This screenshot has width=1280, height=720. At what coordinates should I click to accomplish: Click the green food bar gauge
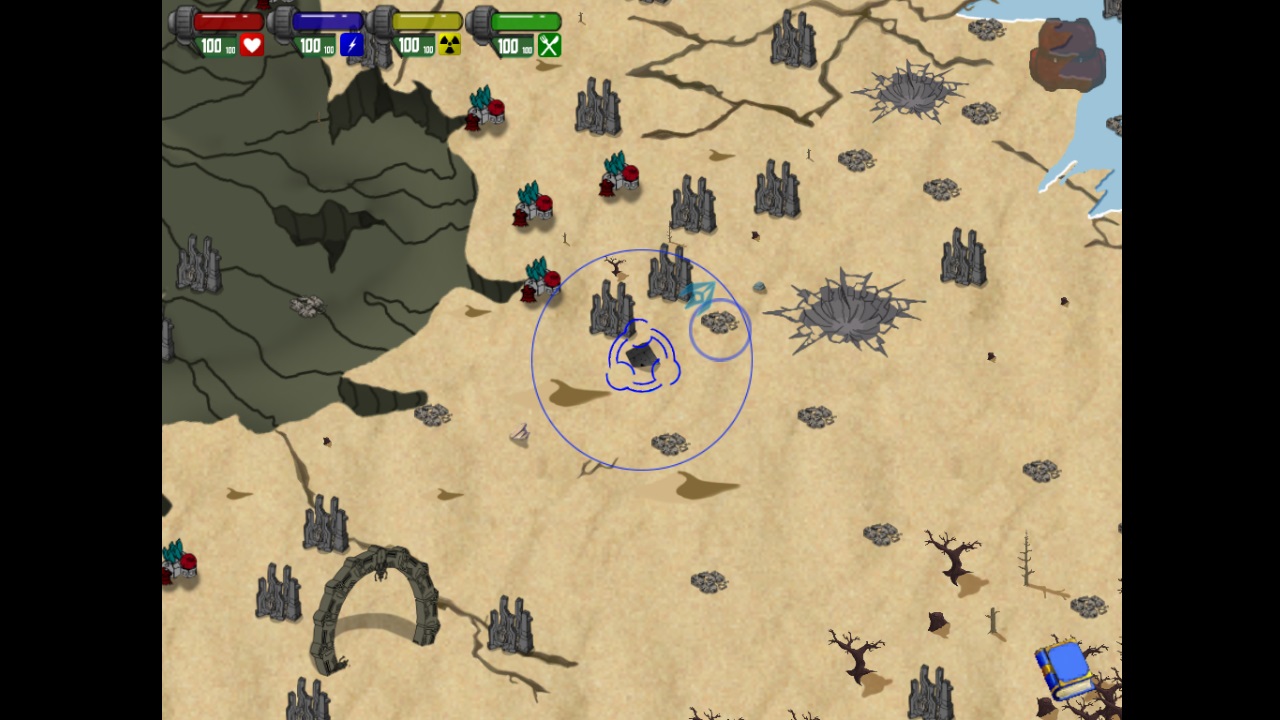(x=527, y=18)
